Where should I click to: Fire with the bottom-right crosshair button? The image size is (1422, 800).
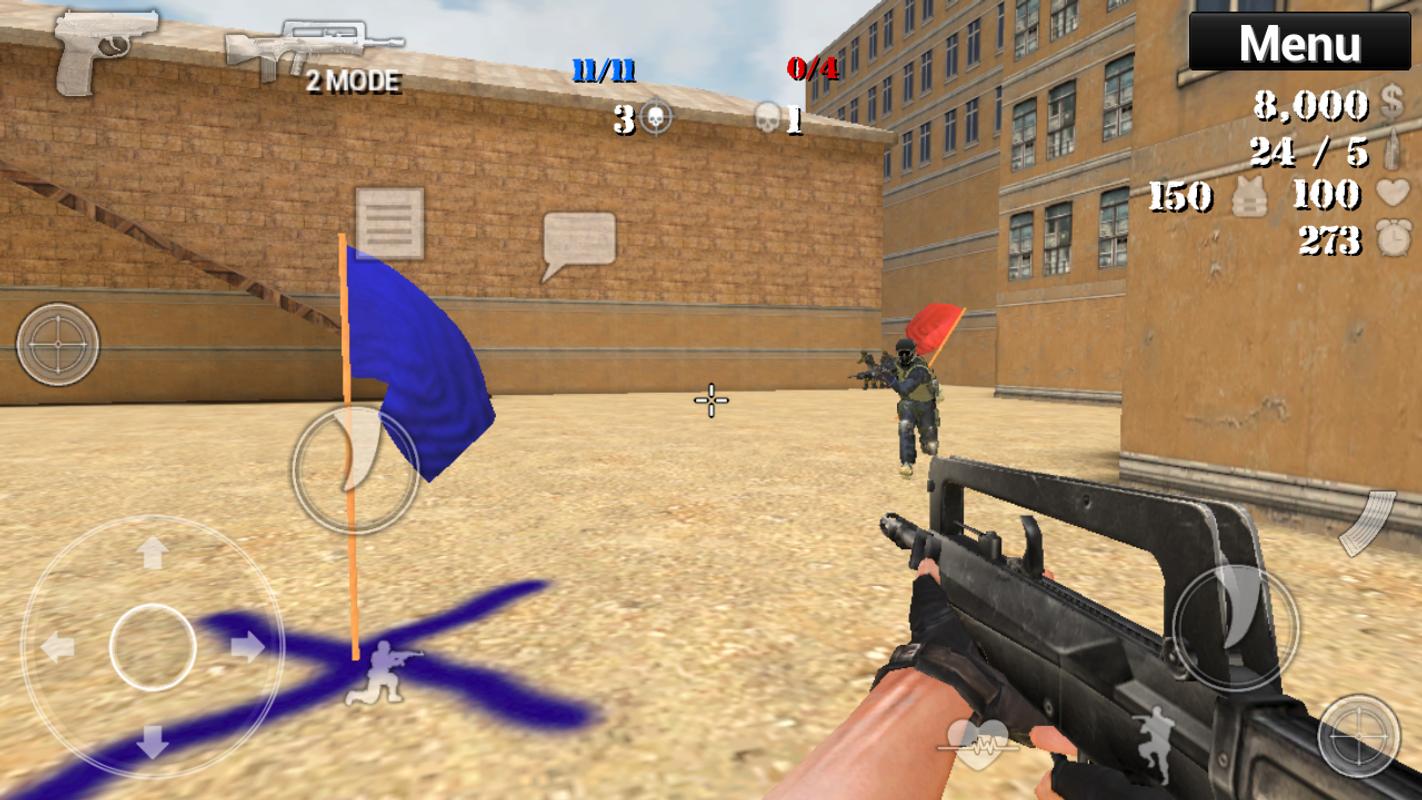(1358, 736)
